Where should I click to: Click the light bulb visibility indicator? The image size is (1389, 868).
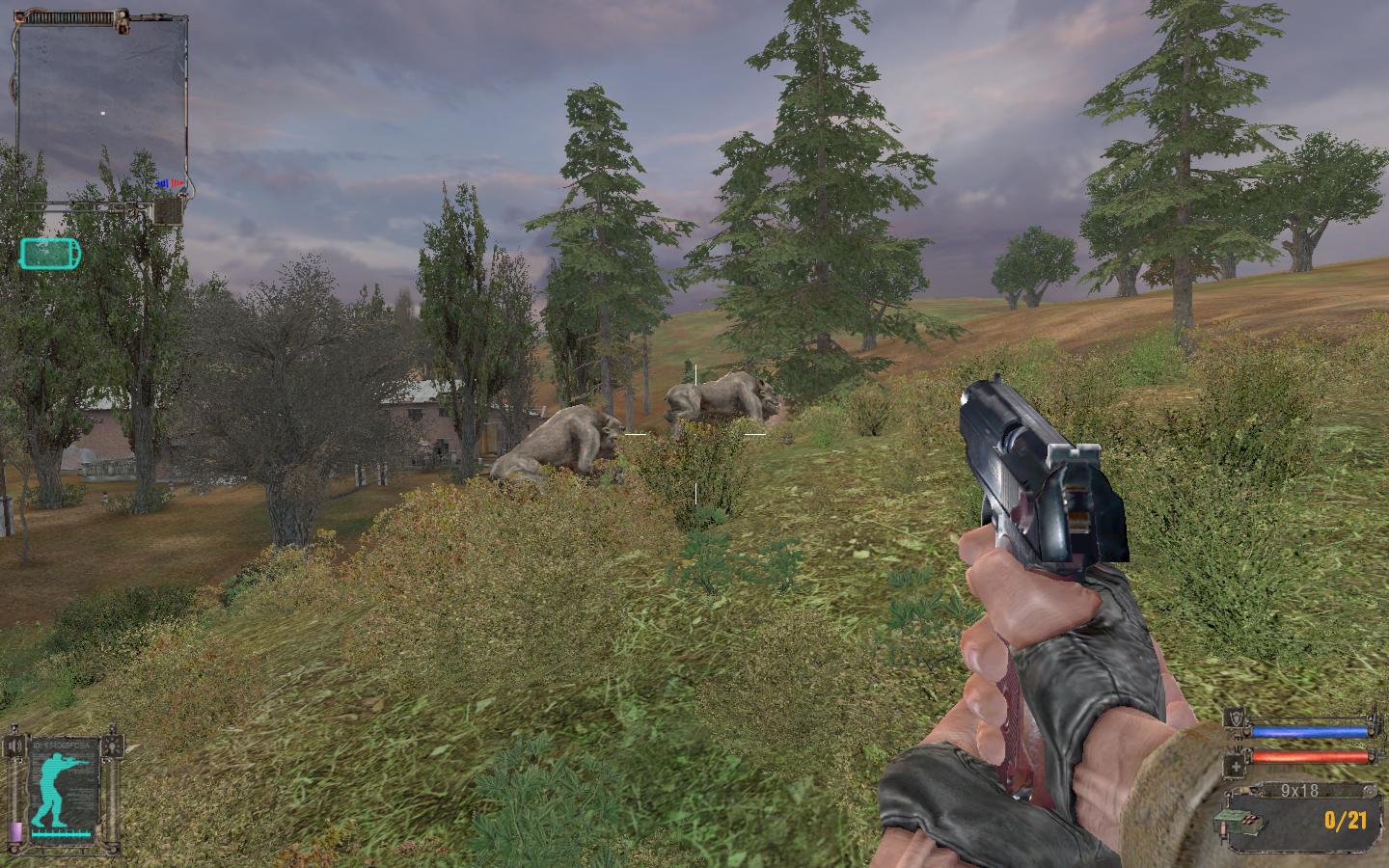[115, 746]
